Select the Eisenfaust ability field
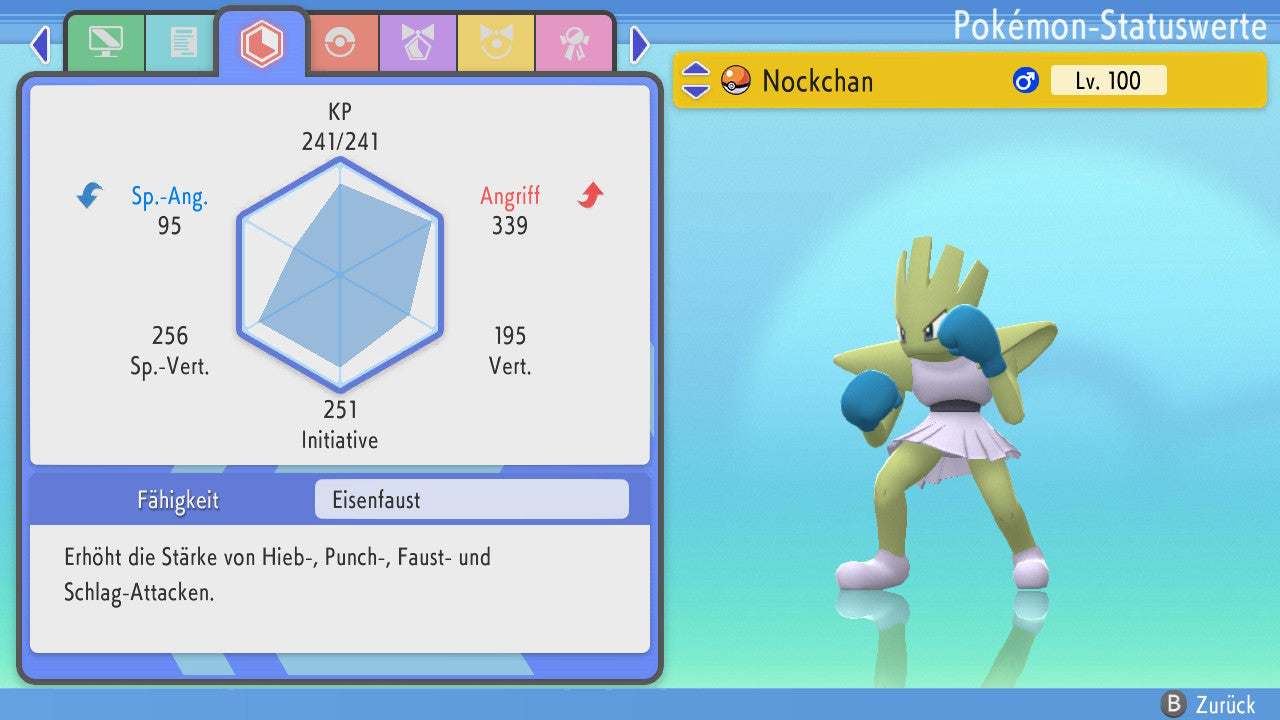The width and height of the screenshot is (1280, 720). pyautogui.click(x=471, y=500)
